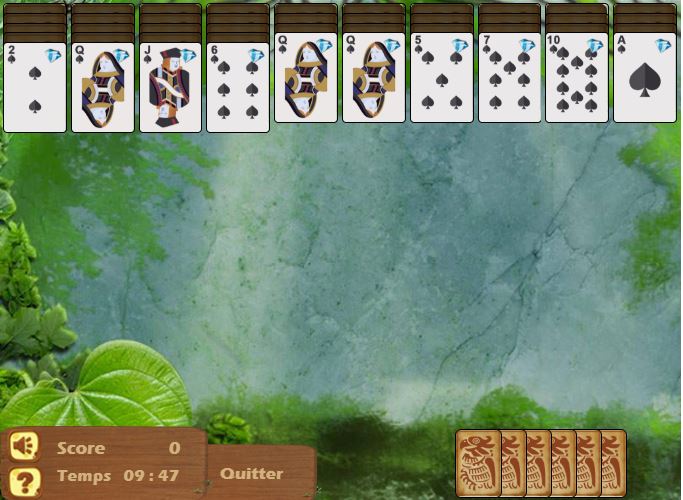Click the 7 of spades card
The width and height of the screenshot is (683, 500).
click(x=509, y=78)
